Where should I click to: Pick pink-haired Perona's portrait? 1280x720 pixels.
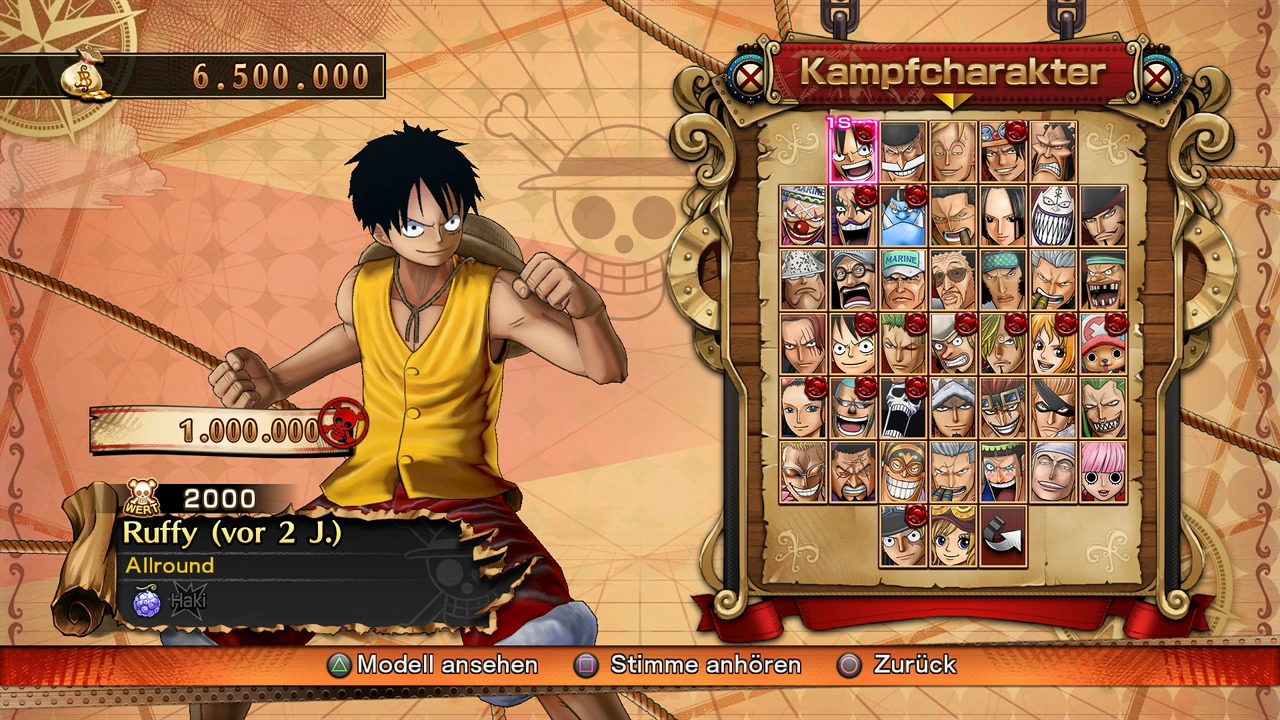tap(1103, 472)
